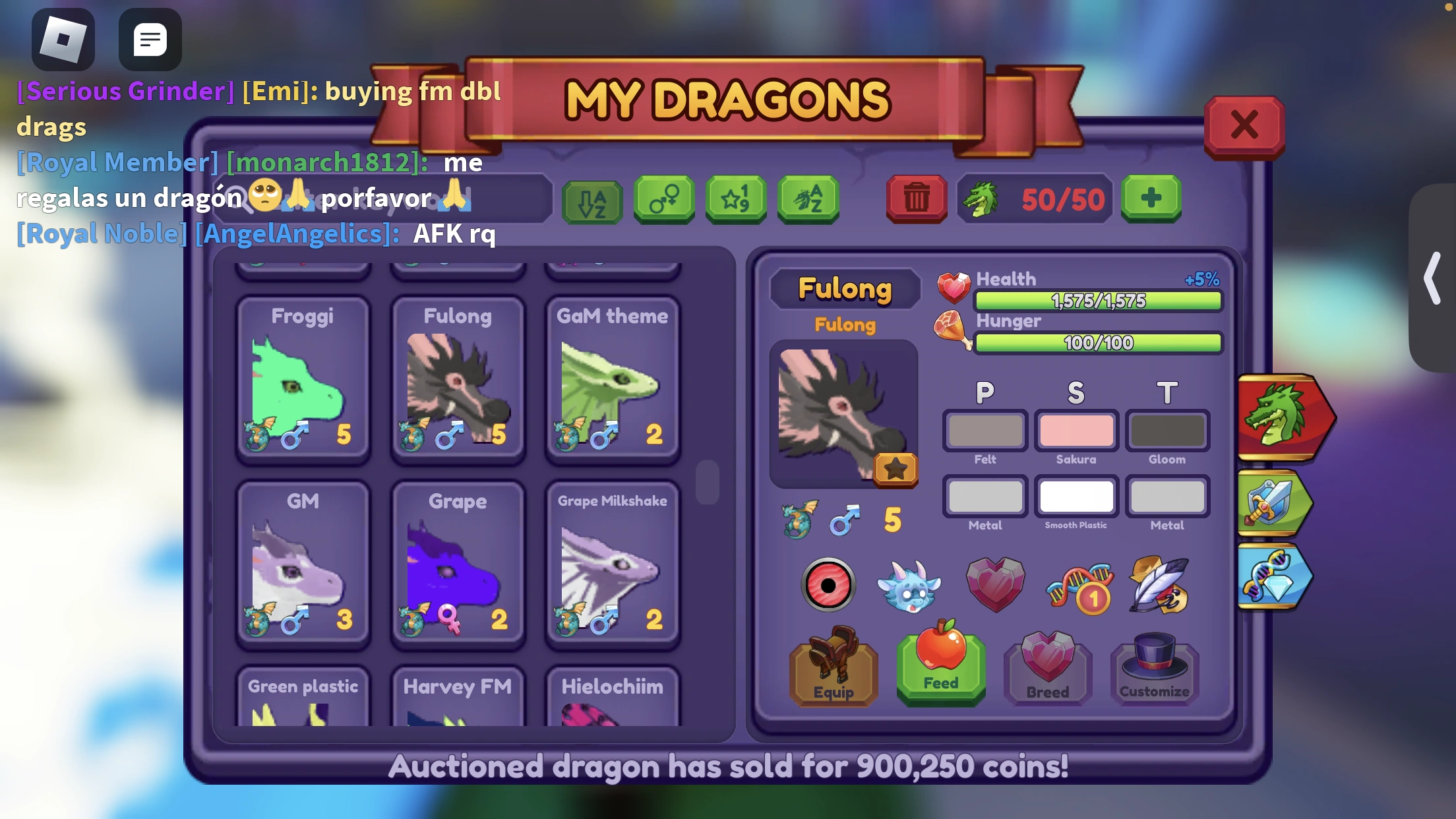Screen dimensions: 1456x819
Task: Toggle the favorite star on Fulong's portrait
Action: coord(896,470)
